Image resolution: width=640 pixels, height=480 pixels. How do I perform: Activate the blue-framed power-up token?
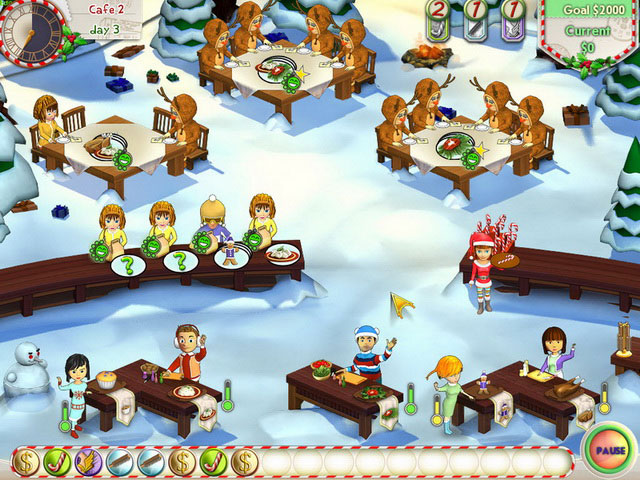tap(476, 21)
